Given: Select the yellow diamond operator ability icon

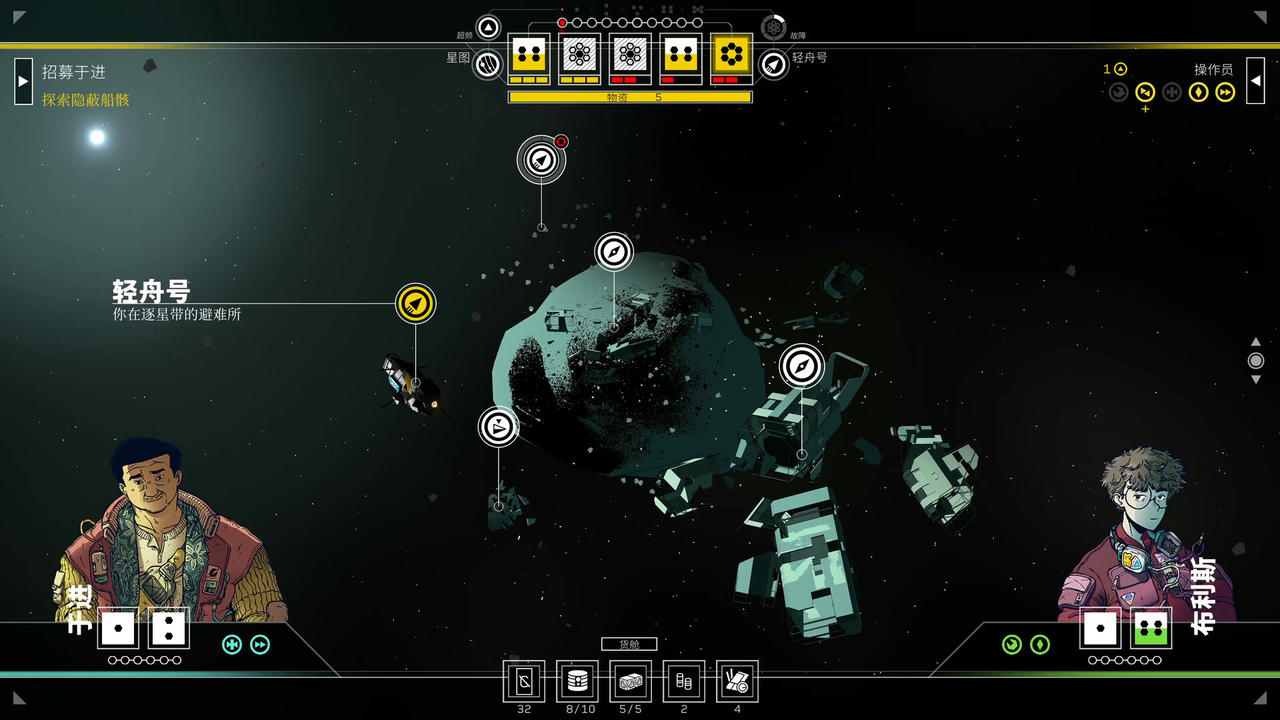Looking at the screenshot, I should [1198, 92].
